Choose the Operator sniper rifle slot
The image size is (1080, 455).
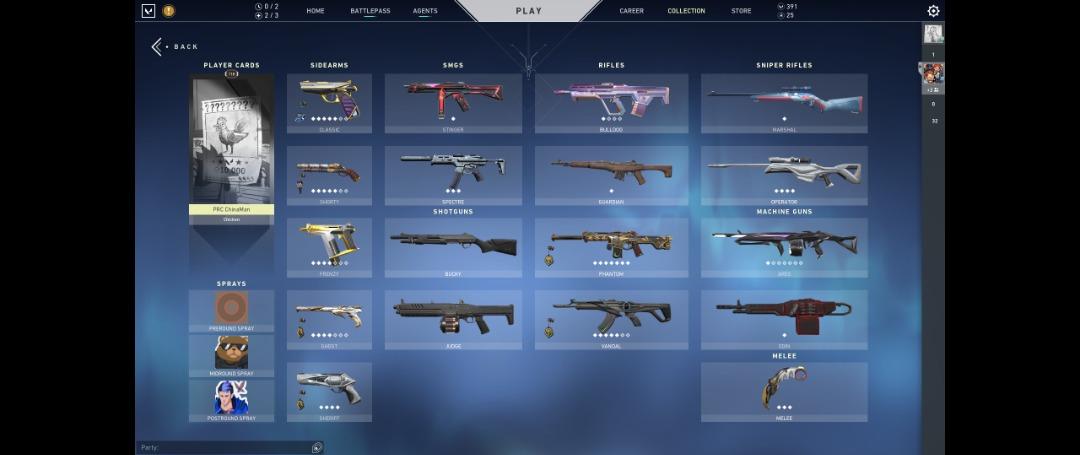(784, 175)
